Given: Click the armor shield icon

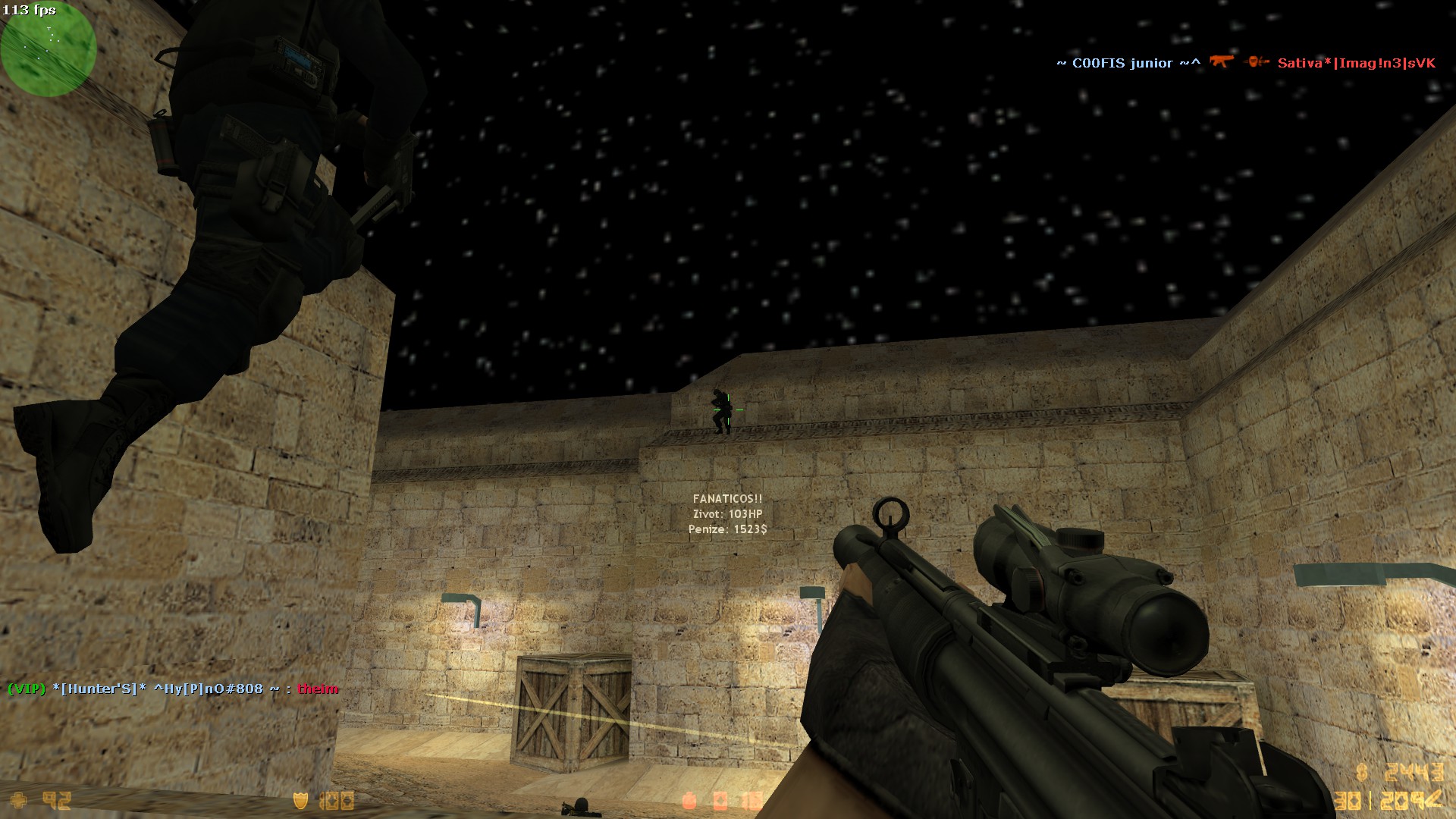Looking at the screenshot, I should click(300, 800).
